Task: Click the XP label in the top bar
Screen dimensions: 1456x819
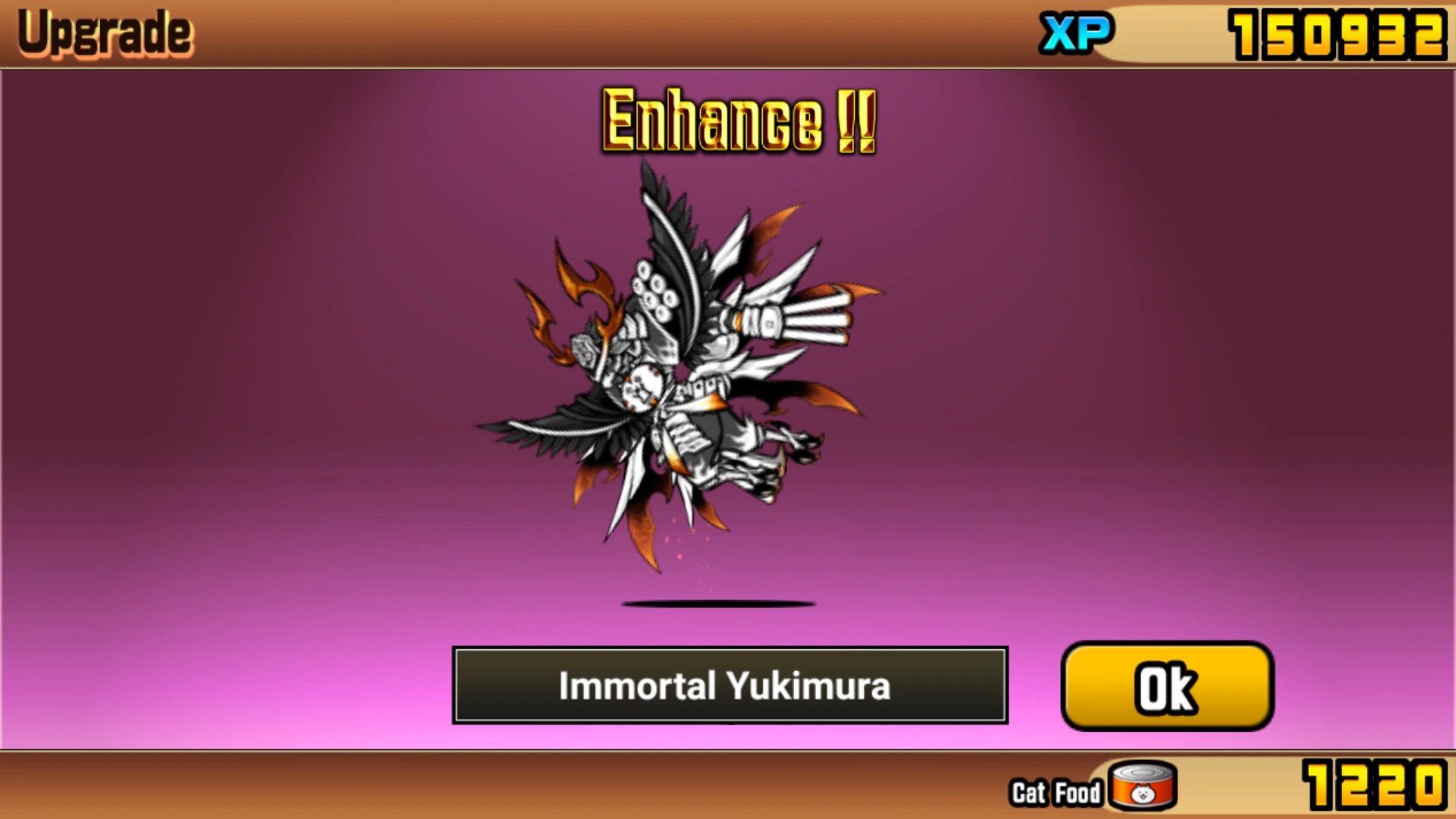Action: (x=1078, y=33)
